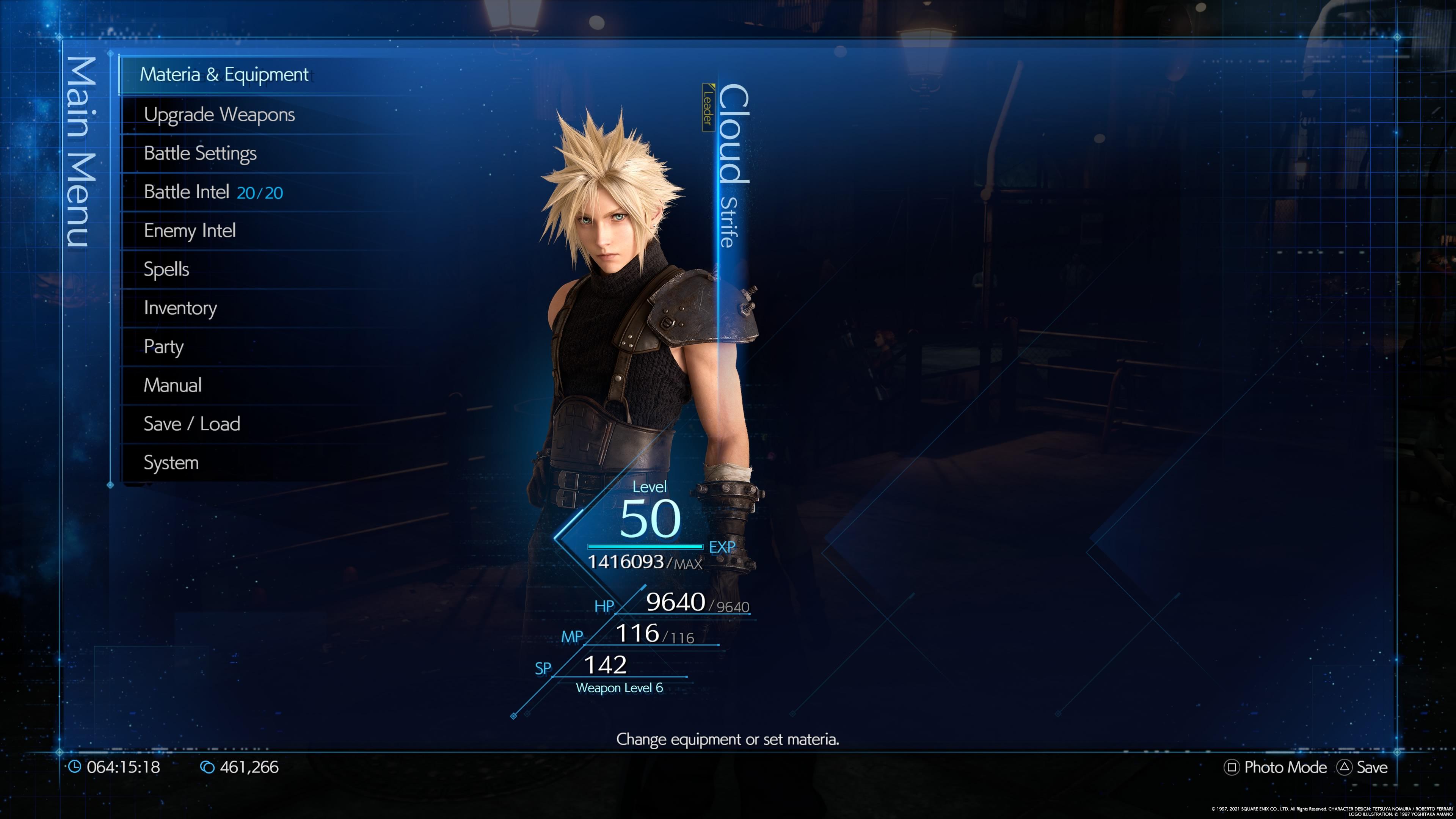The height and width of the screenshot is (819, 1456).
Task: Select Upgrade Weapons entry
Action: click(x=219, y=115)
